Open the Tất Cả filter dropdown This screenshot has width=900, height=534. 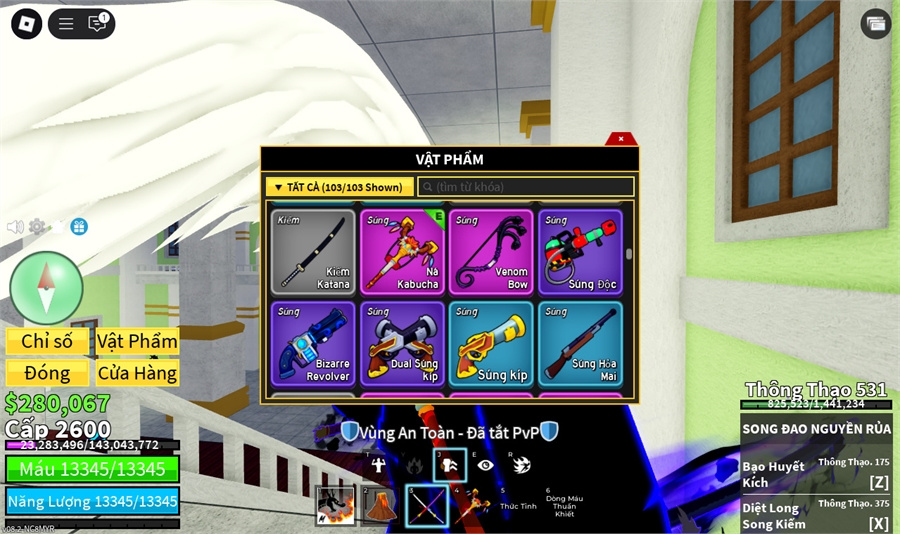tap(339, 187)
